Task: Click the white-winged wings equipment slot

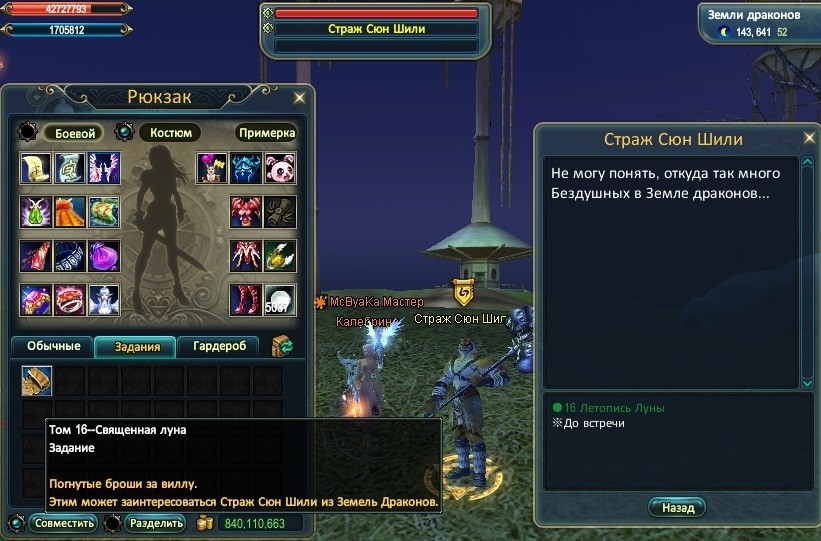Action: coord(103,168)
